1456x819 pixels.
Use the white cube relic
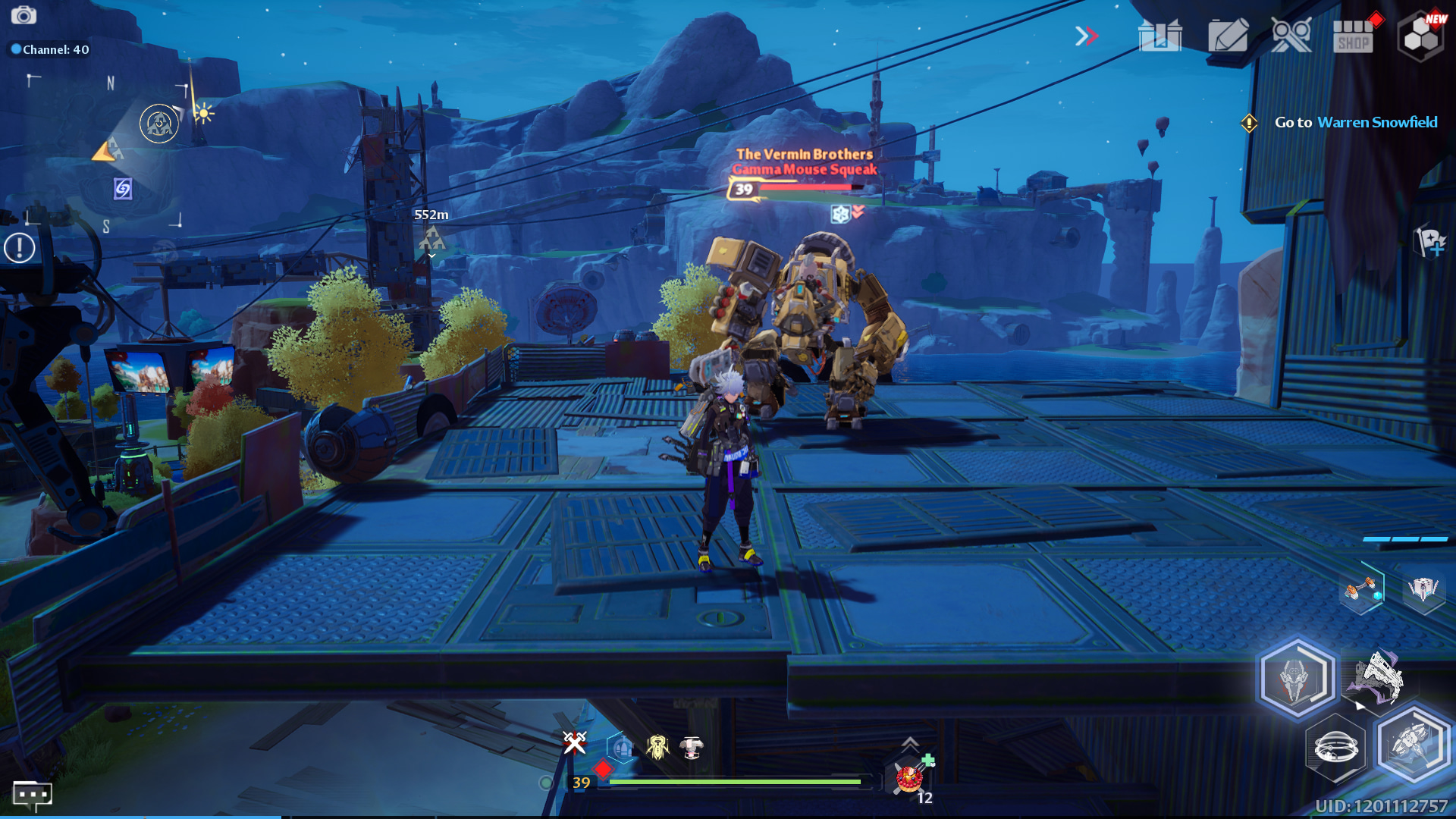click(1423, 588)
